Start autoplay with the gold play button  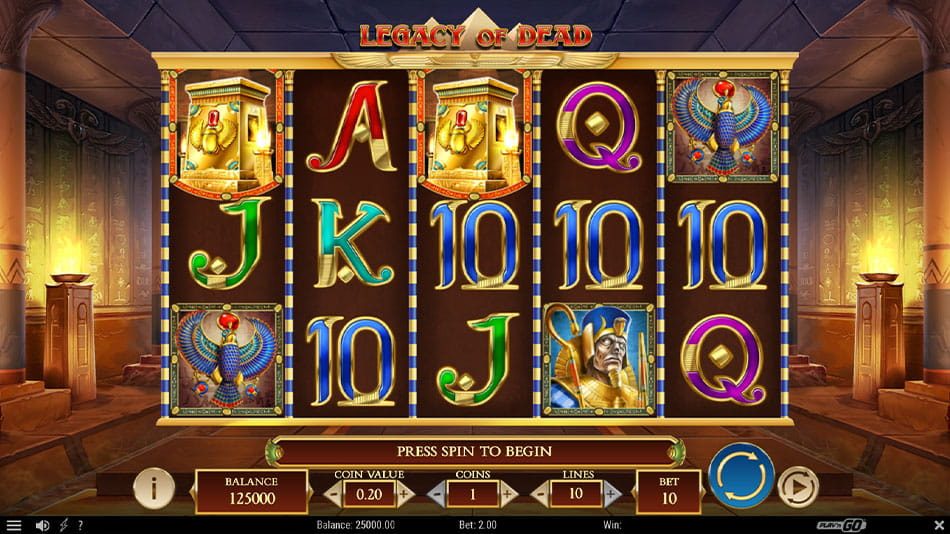pyautogui.click(x=798, y=487)
